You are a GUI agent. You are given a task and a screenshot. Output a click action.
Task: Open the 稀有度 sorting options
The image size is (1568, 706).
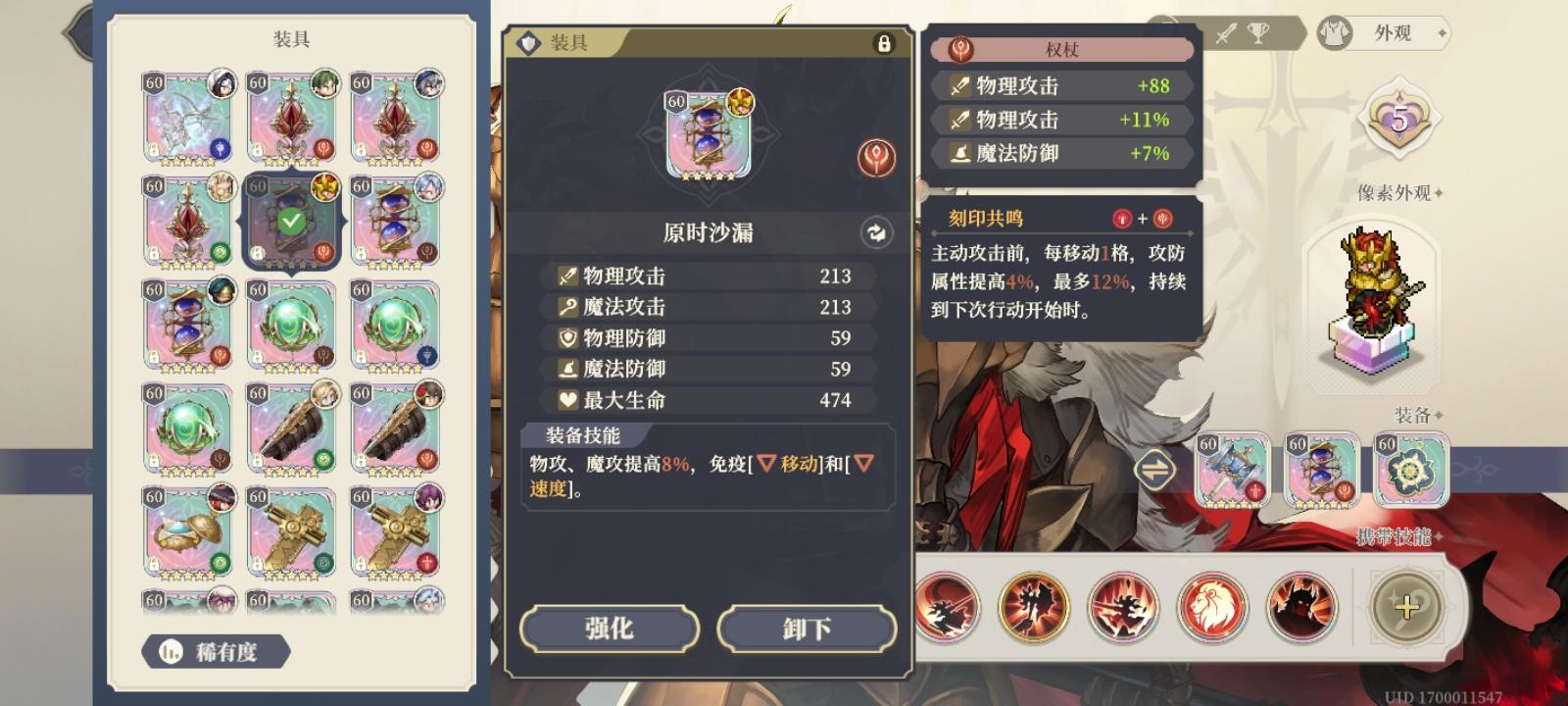(x=216, y=652)
